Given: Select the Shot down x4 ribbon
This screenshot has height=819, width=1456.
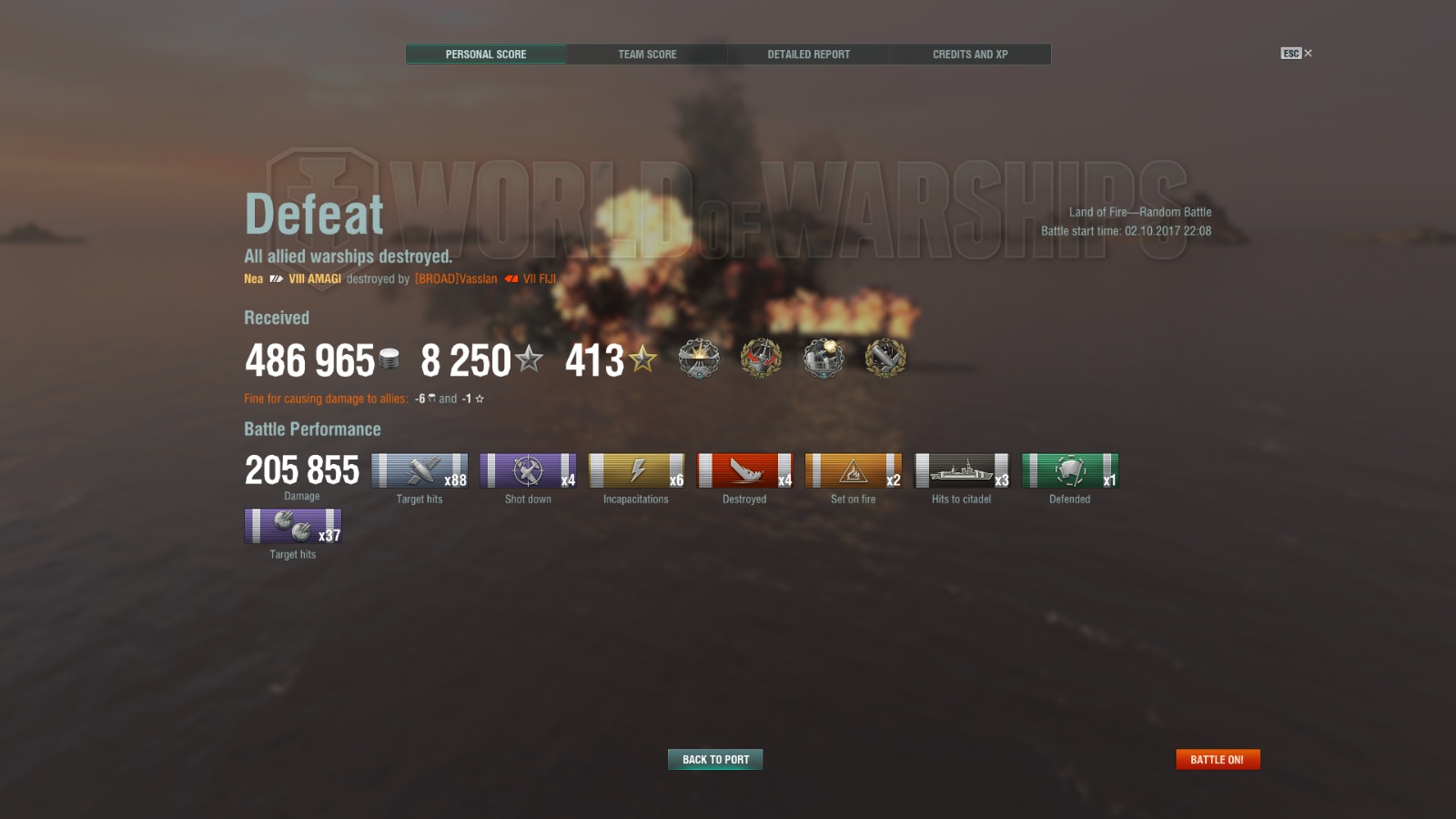Looking at the screenshot, I should tap(528, 471).
